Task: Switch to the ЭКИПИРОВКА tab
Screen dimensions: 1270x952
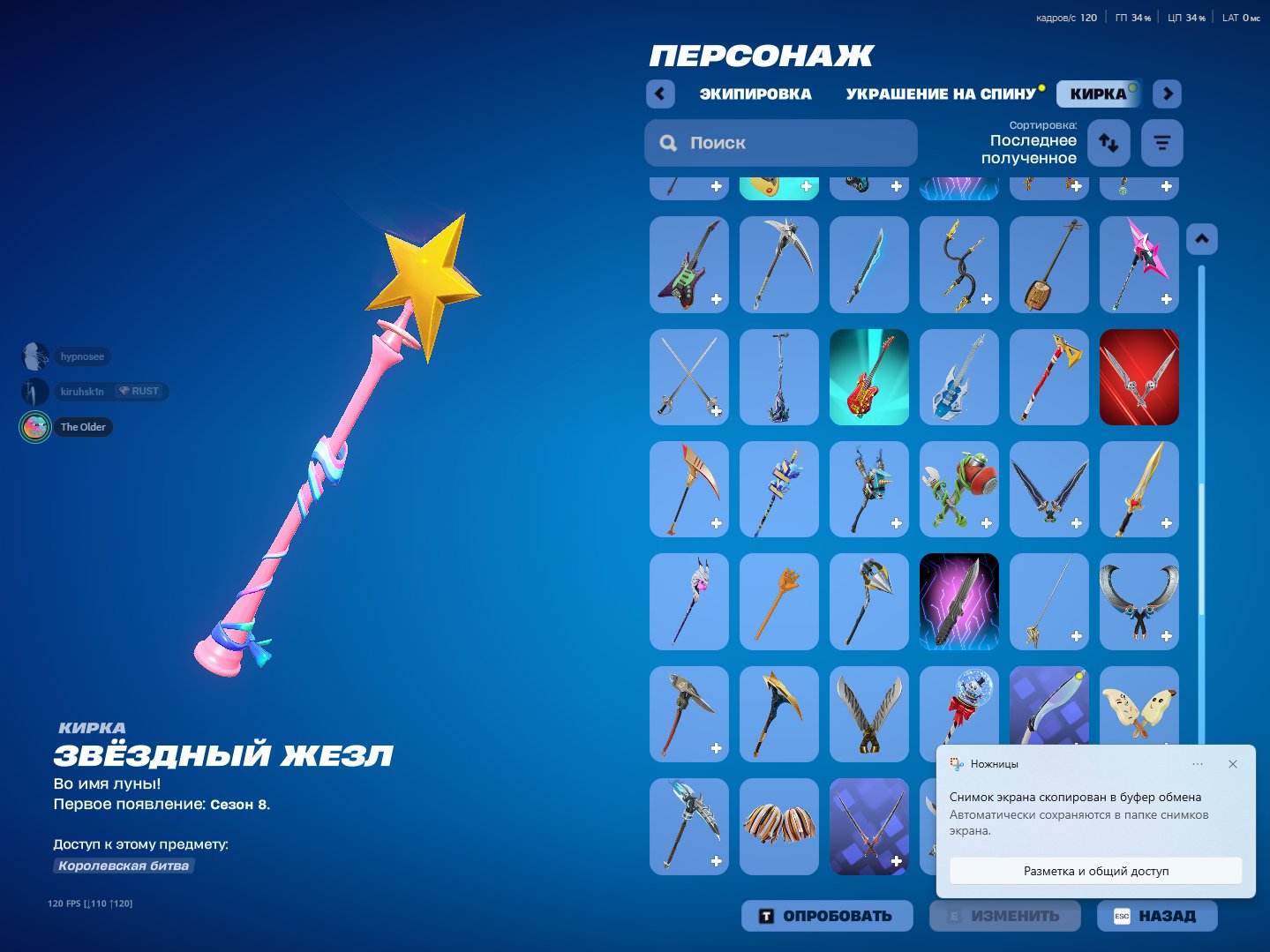Action: 755,94
